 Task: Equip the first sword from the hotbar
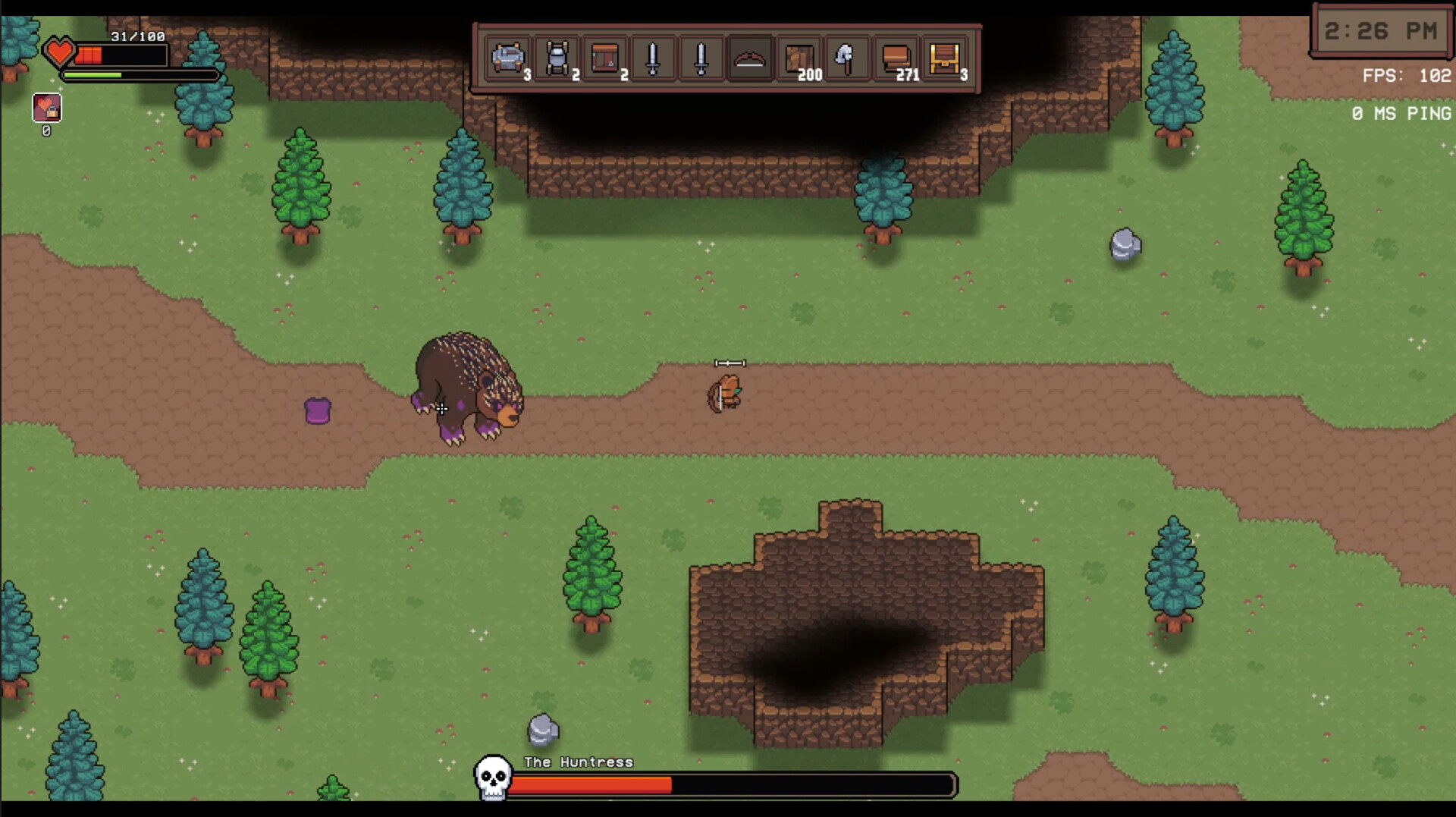click(x=651, y=59)
